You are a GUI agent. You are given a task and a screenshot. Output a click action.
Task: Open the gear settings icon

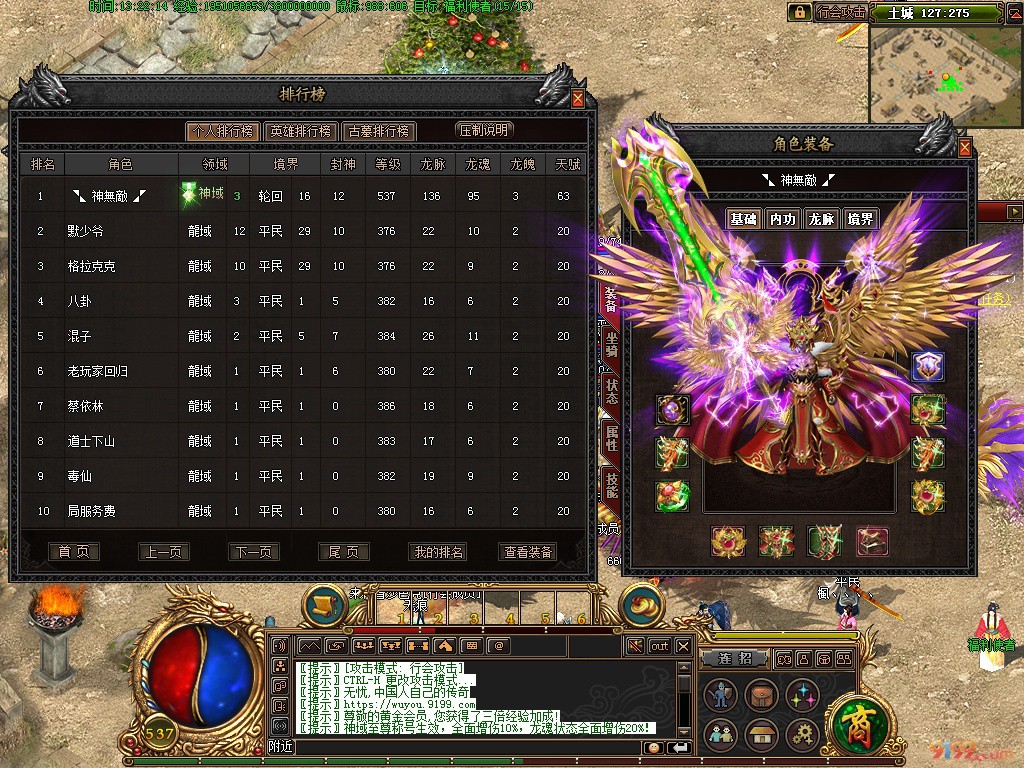803,735
